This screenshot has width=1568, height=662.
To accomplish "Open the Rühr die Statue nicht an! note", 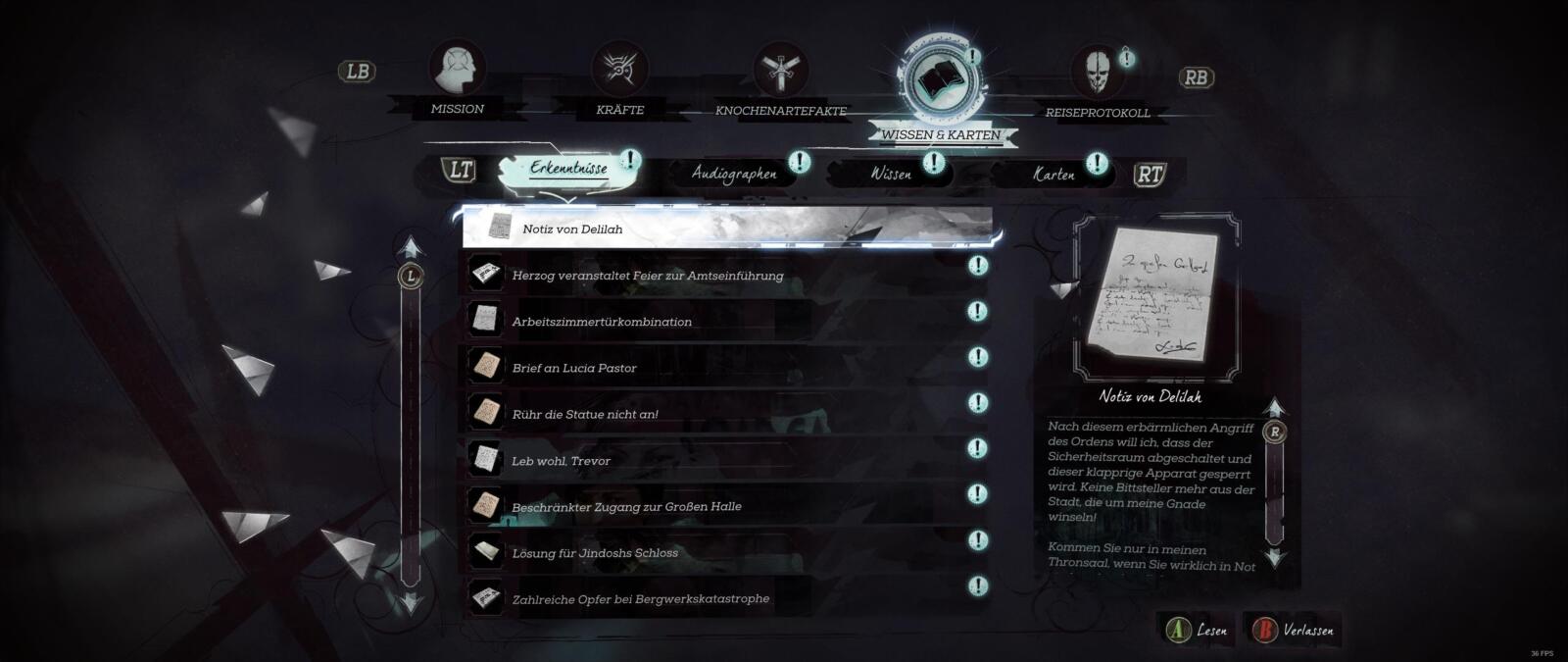I will pyautogui.click(x=725, y=414).
